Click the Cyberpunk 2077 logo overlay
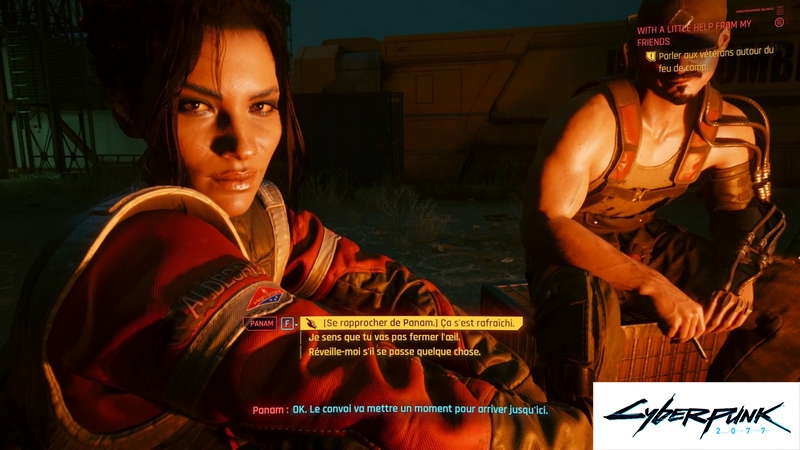Viewport: 800px width, 450px height. tap(696, 416)
